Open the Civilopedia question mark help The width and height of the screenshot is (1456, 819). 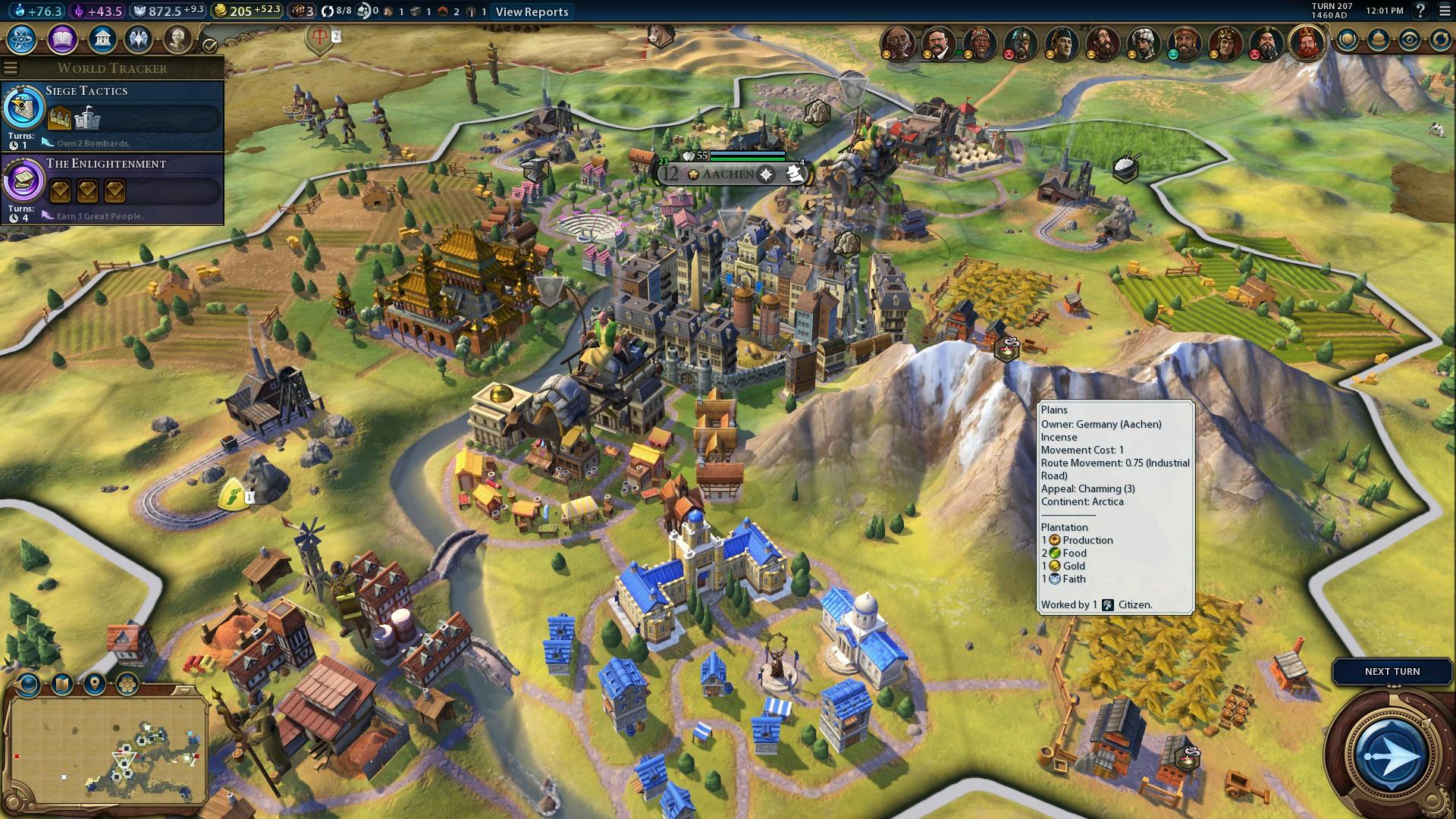coord(1420,11)
